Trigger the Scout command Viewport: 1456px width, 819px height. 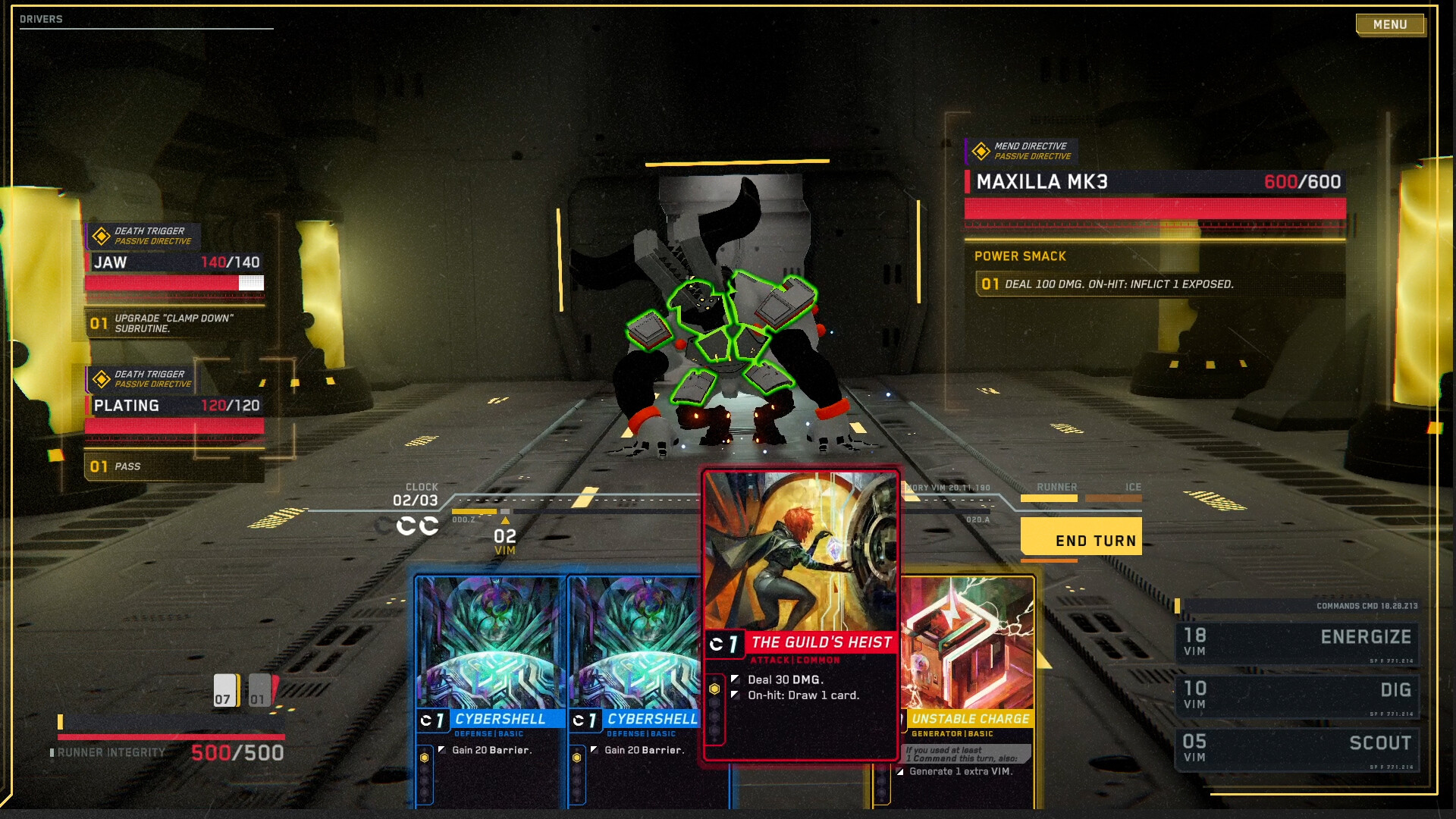1297,748
